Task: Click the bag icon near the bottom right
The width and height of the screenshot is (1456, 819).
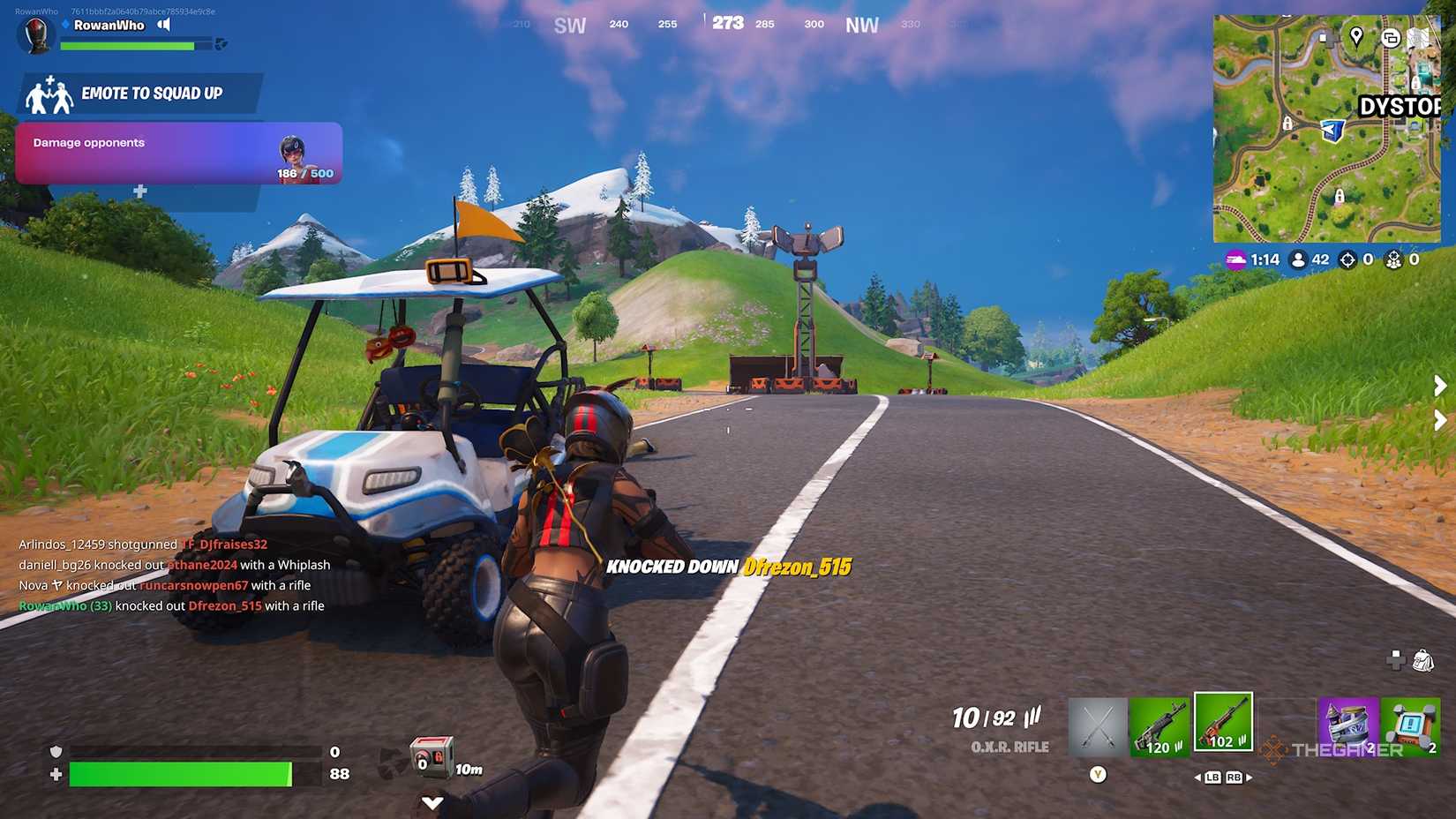Action: coord(1423,659)
